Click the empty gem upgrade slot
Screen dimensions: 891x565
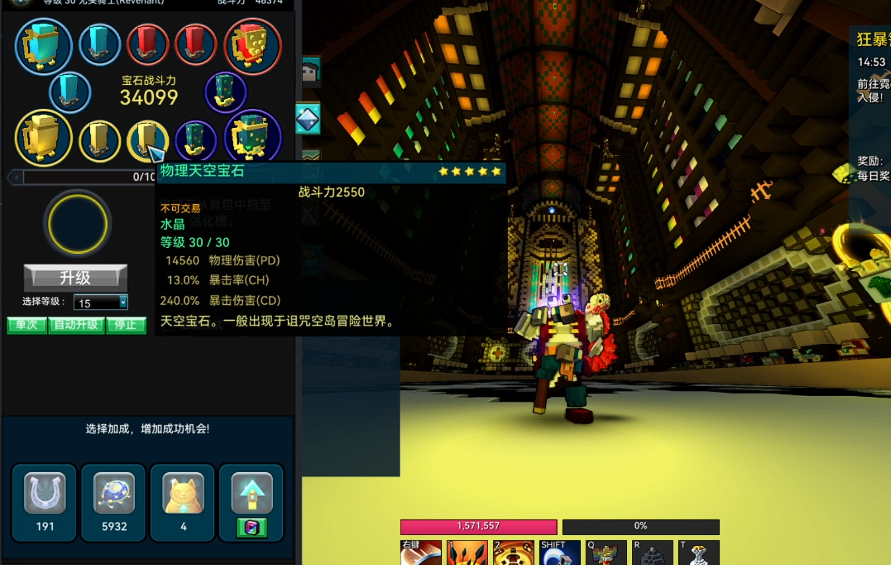coord(76,222)
